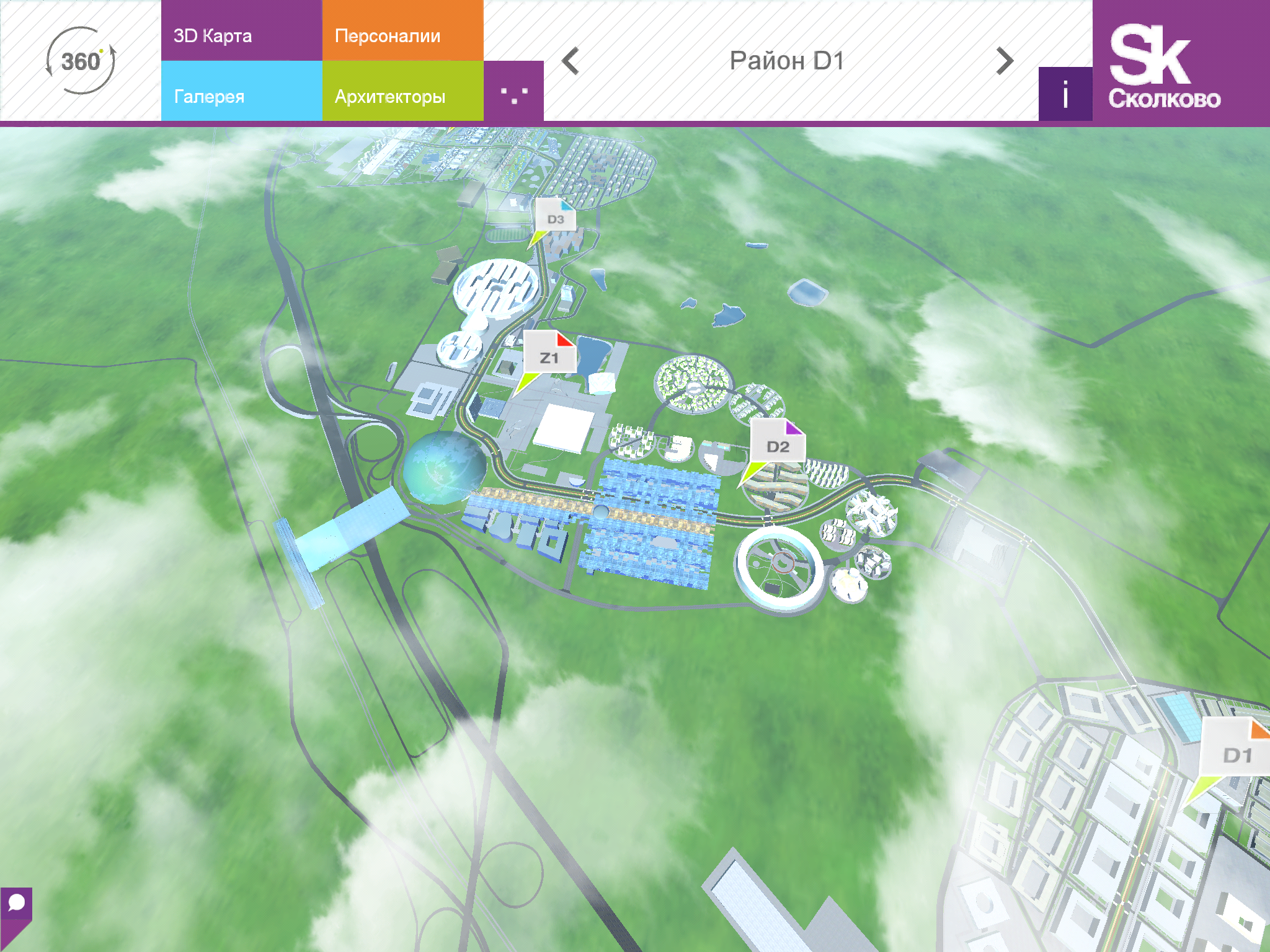The height and width of the screenshot is (952, 1270).
Task: Open the info panel via the i button
Action: 1065,94
